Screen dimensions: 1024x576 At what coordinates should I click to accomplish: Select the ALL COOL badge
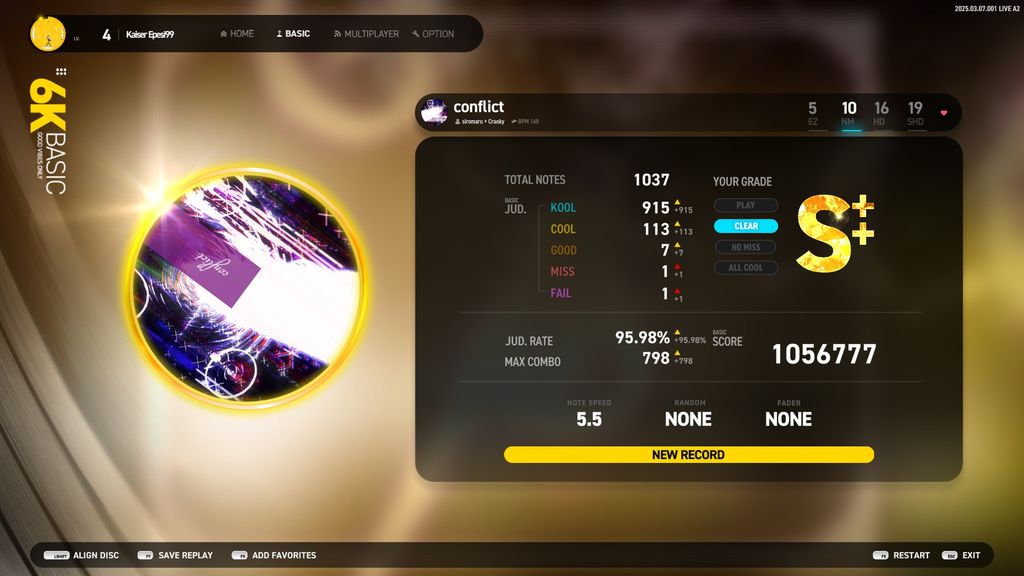click(x=746, y=268)
